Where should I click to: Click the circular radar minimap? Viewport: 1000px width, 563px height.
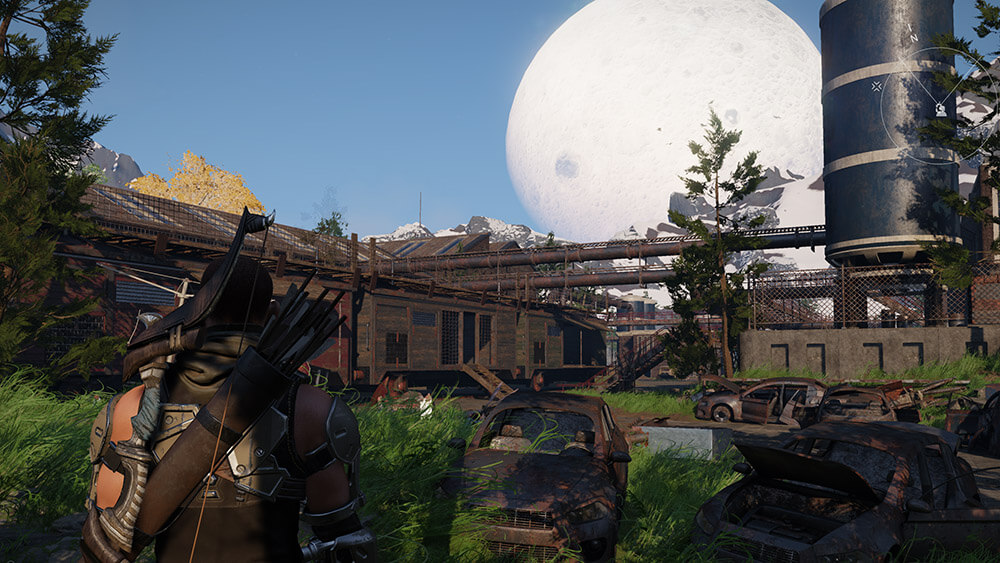(x=940, y=105)
